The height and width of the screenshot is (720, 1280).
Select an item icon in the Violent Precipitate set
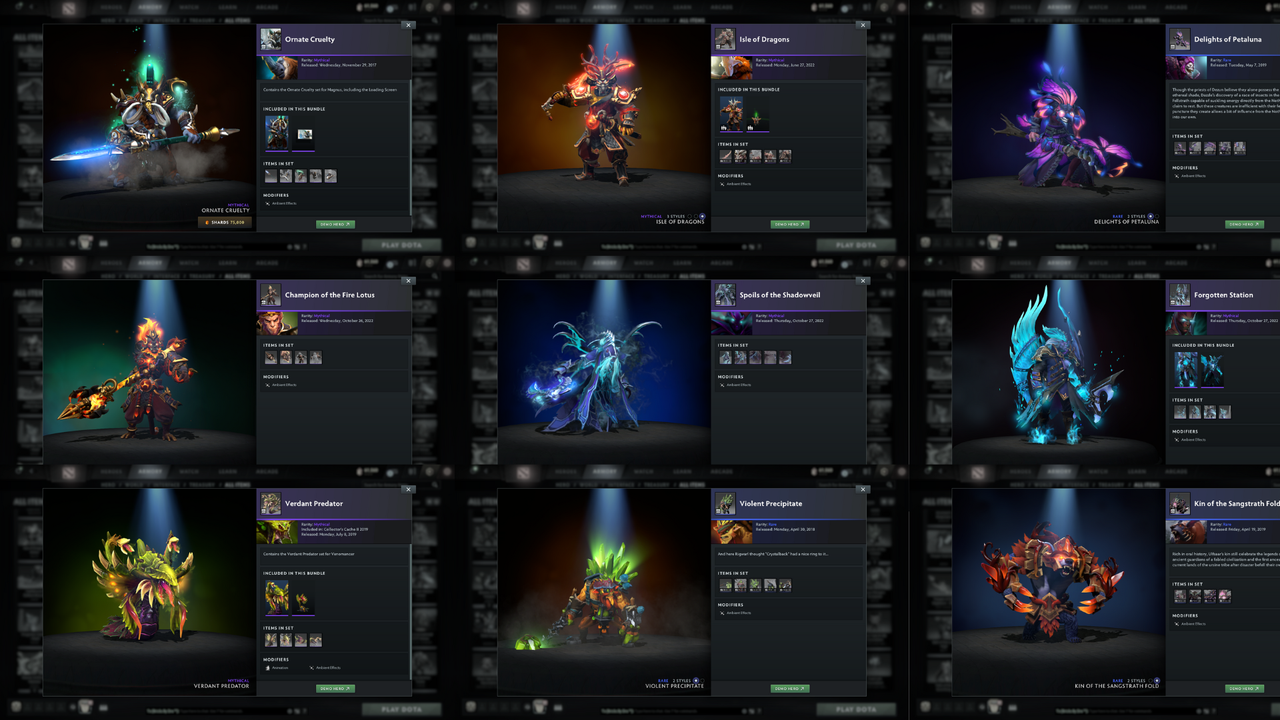(x=724, y=585)
